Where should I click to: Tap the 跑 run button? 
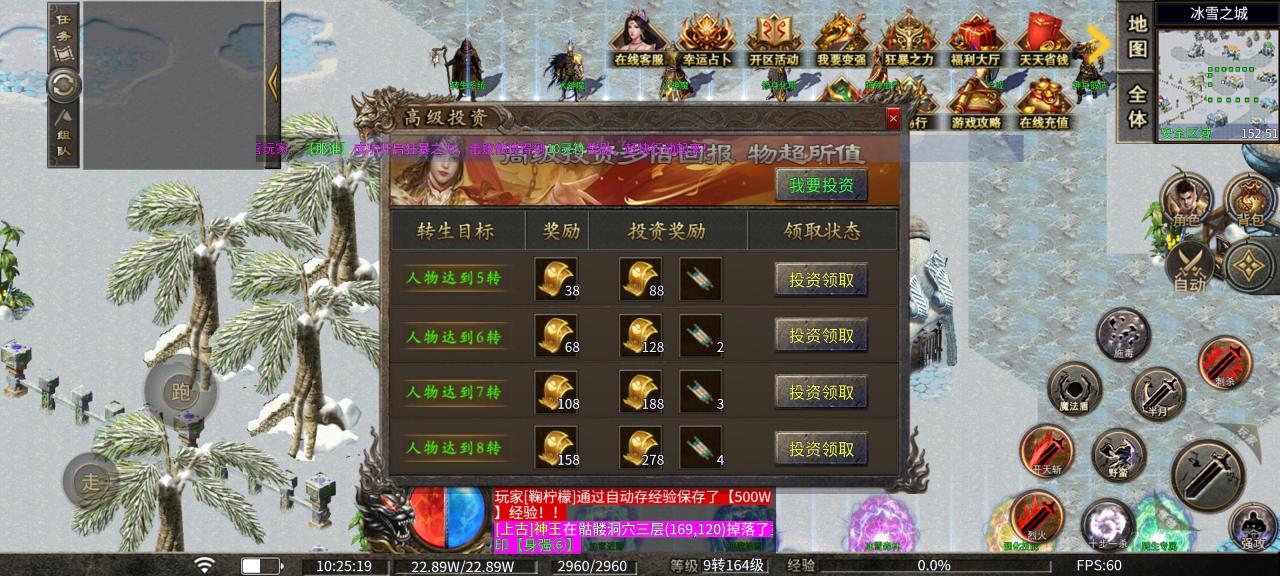(x=180, y=391)
